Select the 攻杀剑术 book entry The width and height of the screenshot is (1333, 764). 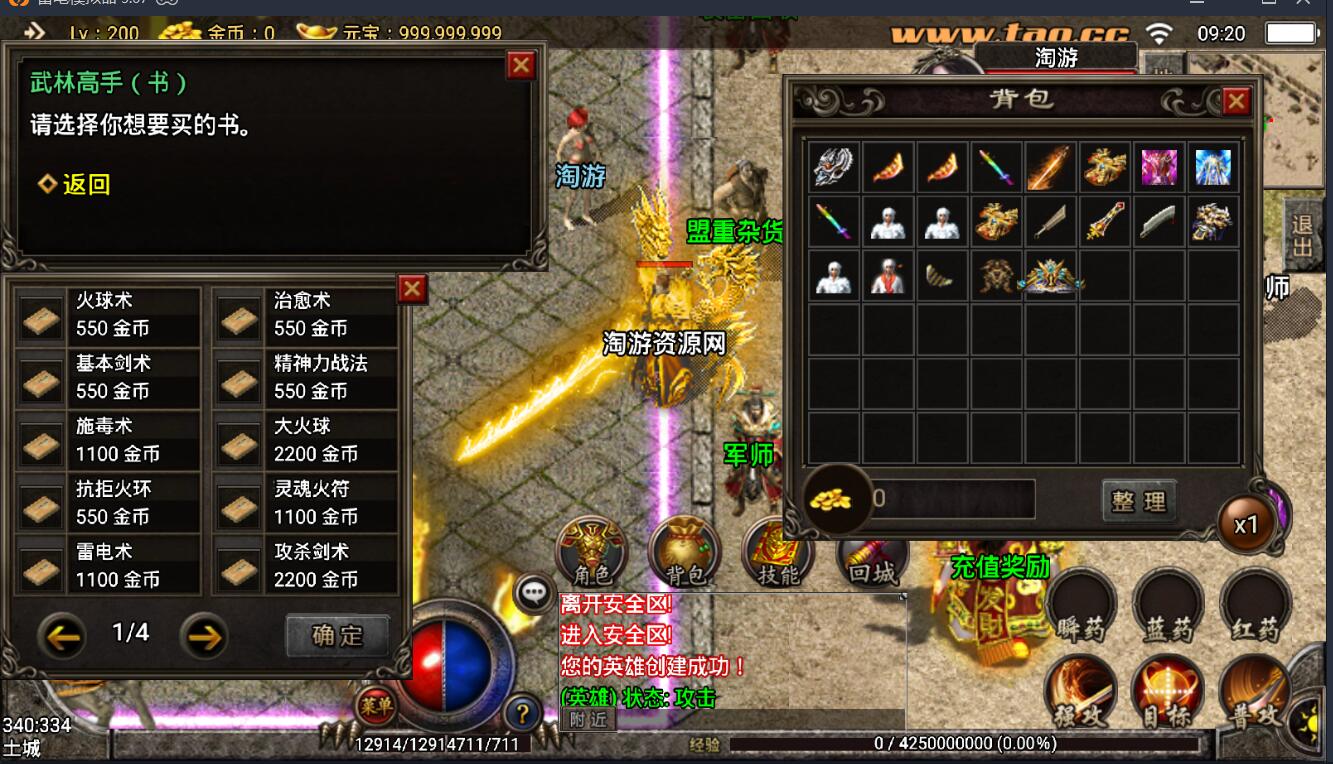click(306, 566)
